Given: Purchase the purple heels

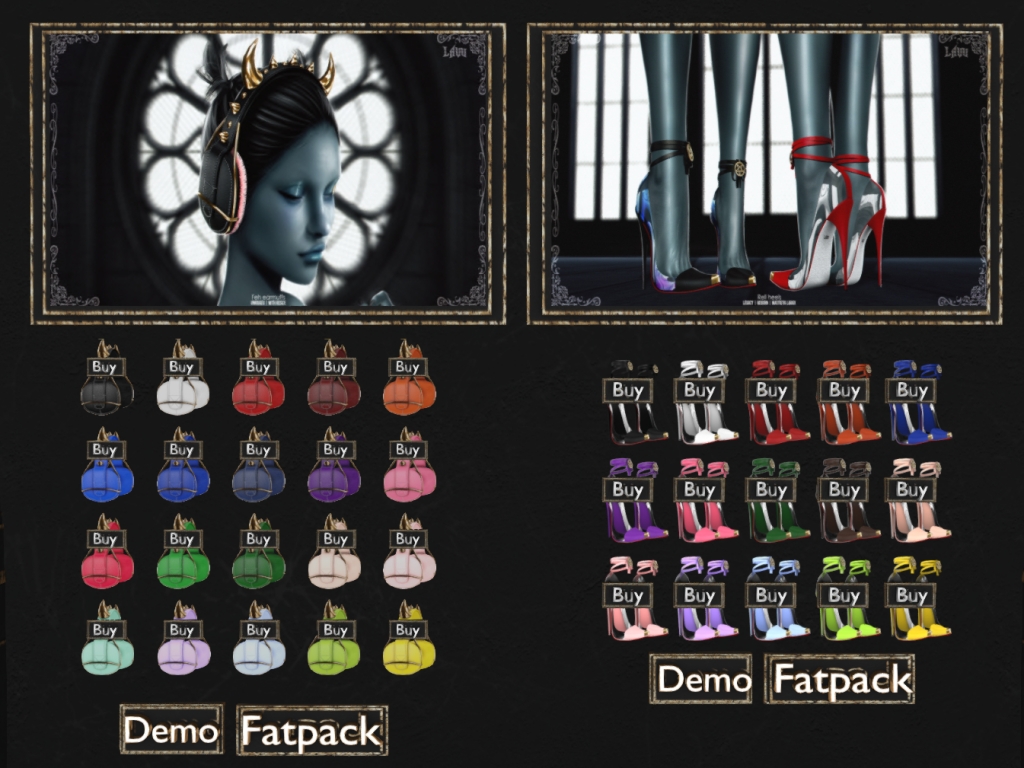Looking at the screenshot, I should point(627,490).
